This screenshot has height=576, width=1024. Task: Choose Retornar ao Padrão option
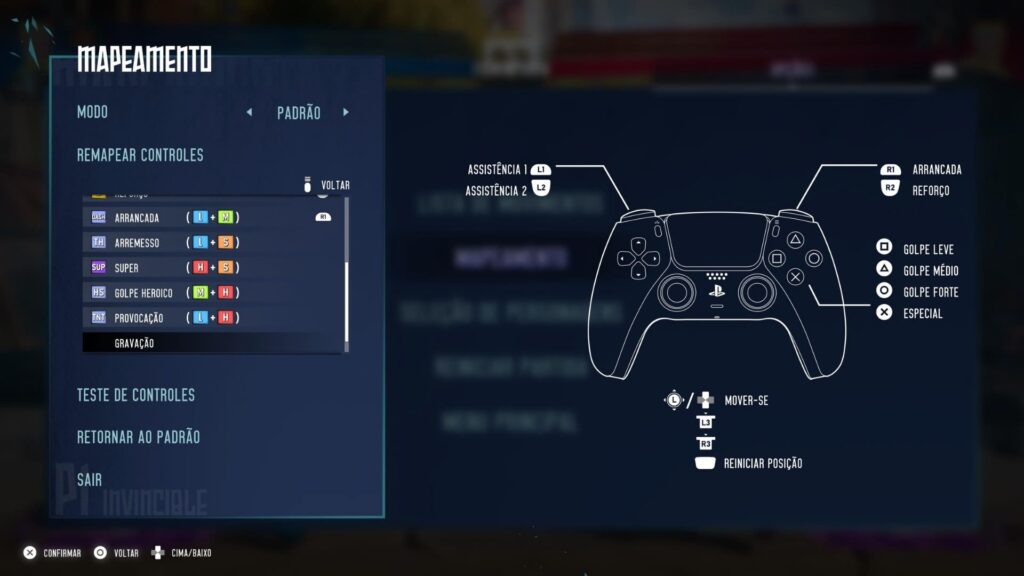pos(138,437)
